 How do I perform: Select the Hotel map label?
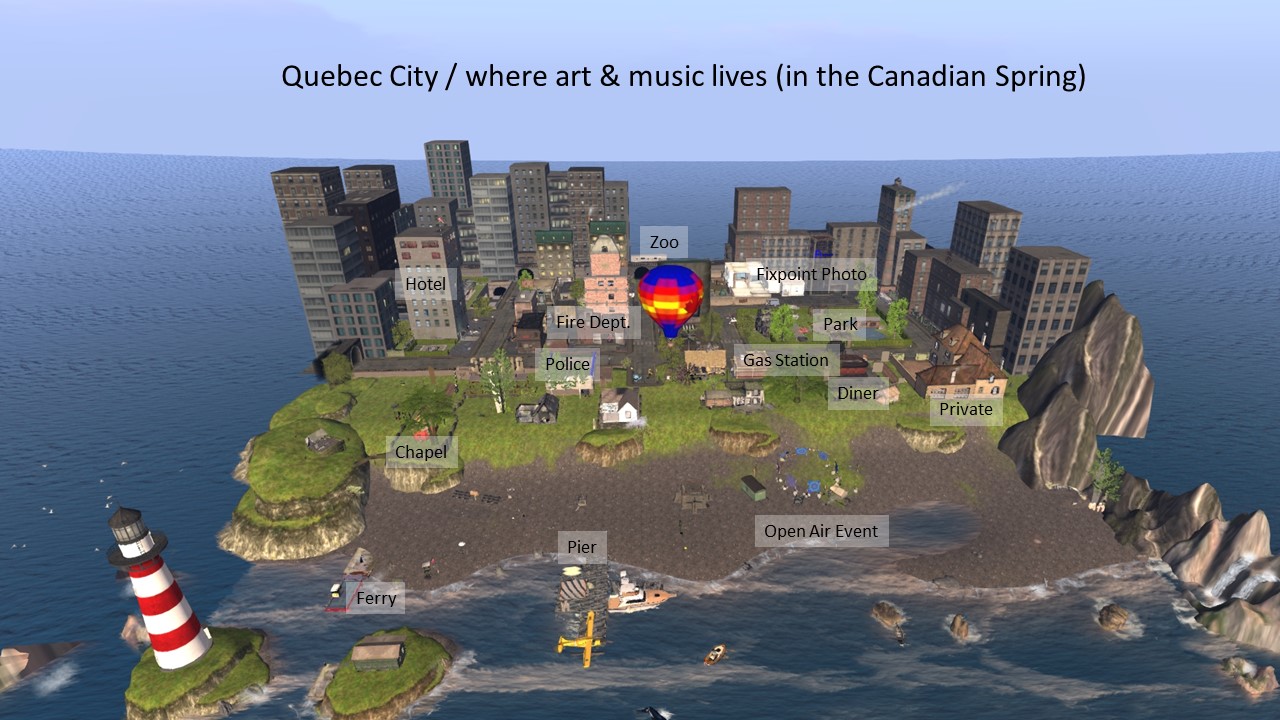coord(425,284)
